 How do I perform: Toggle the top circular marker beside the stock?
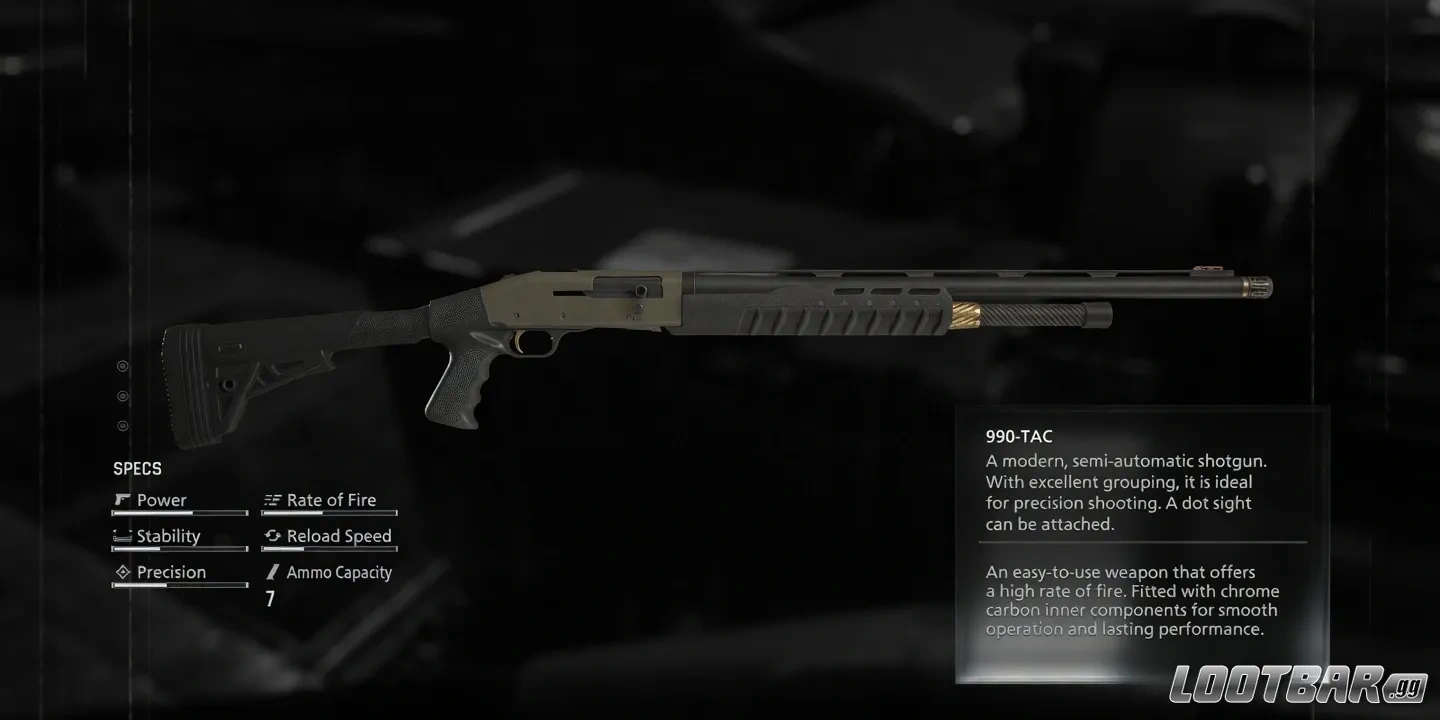[123, 365]
